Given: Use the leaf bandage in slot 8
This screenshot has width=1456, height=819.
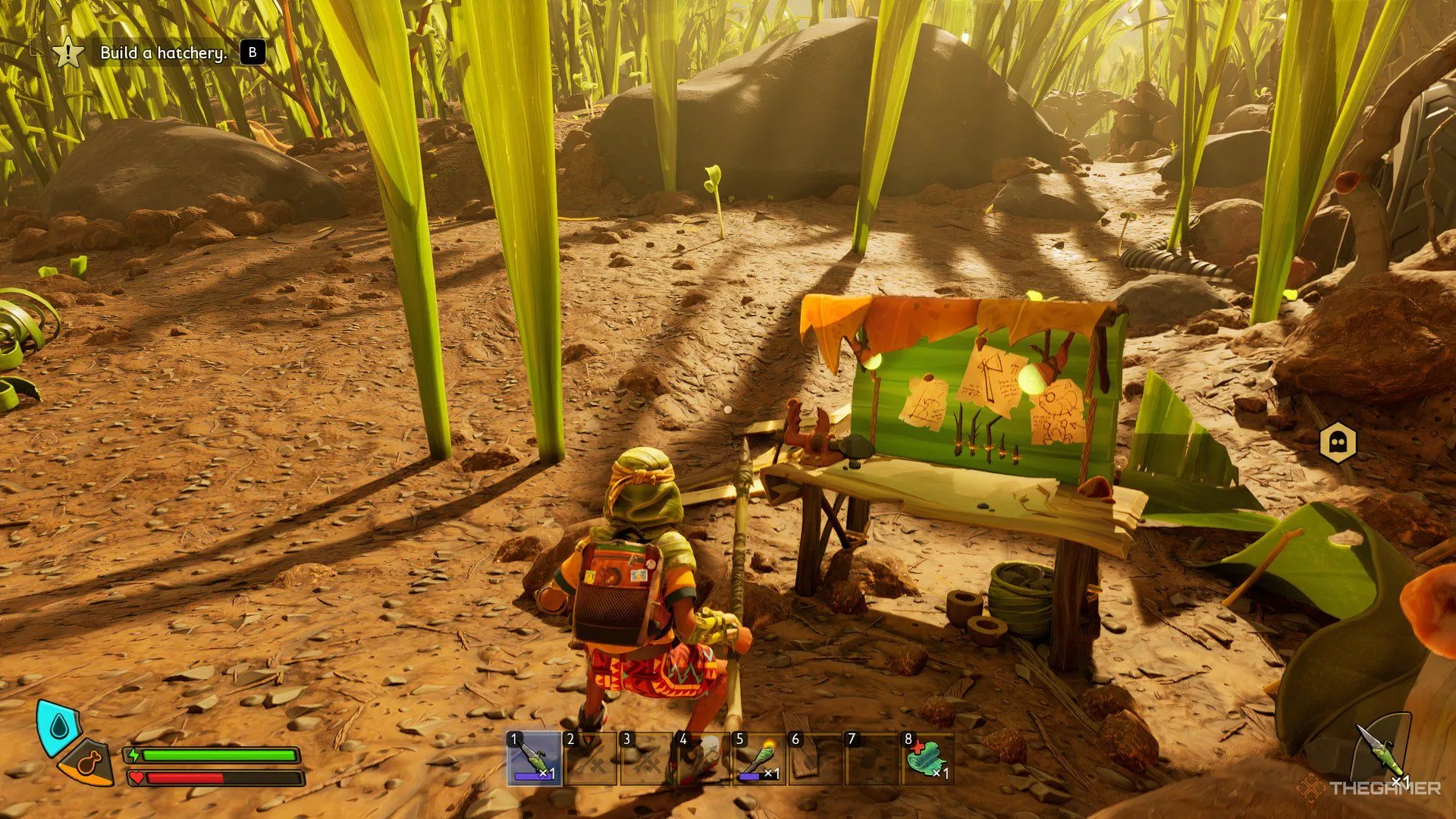Looking at the screenshot, I should (927, 758).
